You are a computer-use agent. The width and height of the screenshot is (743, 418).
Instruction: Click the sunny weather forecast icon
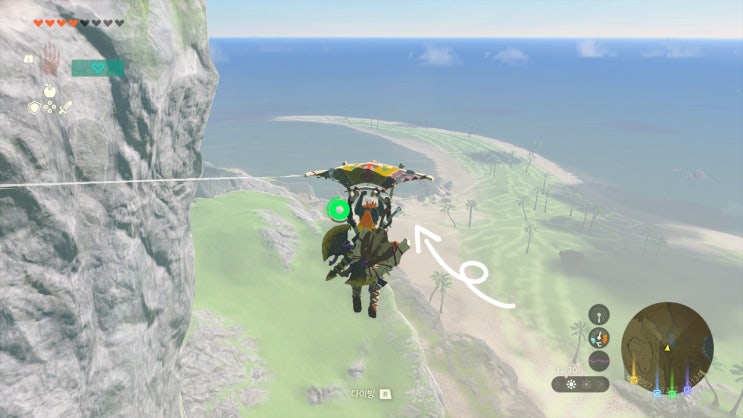tap(572, 384)
